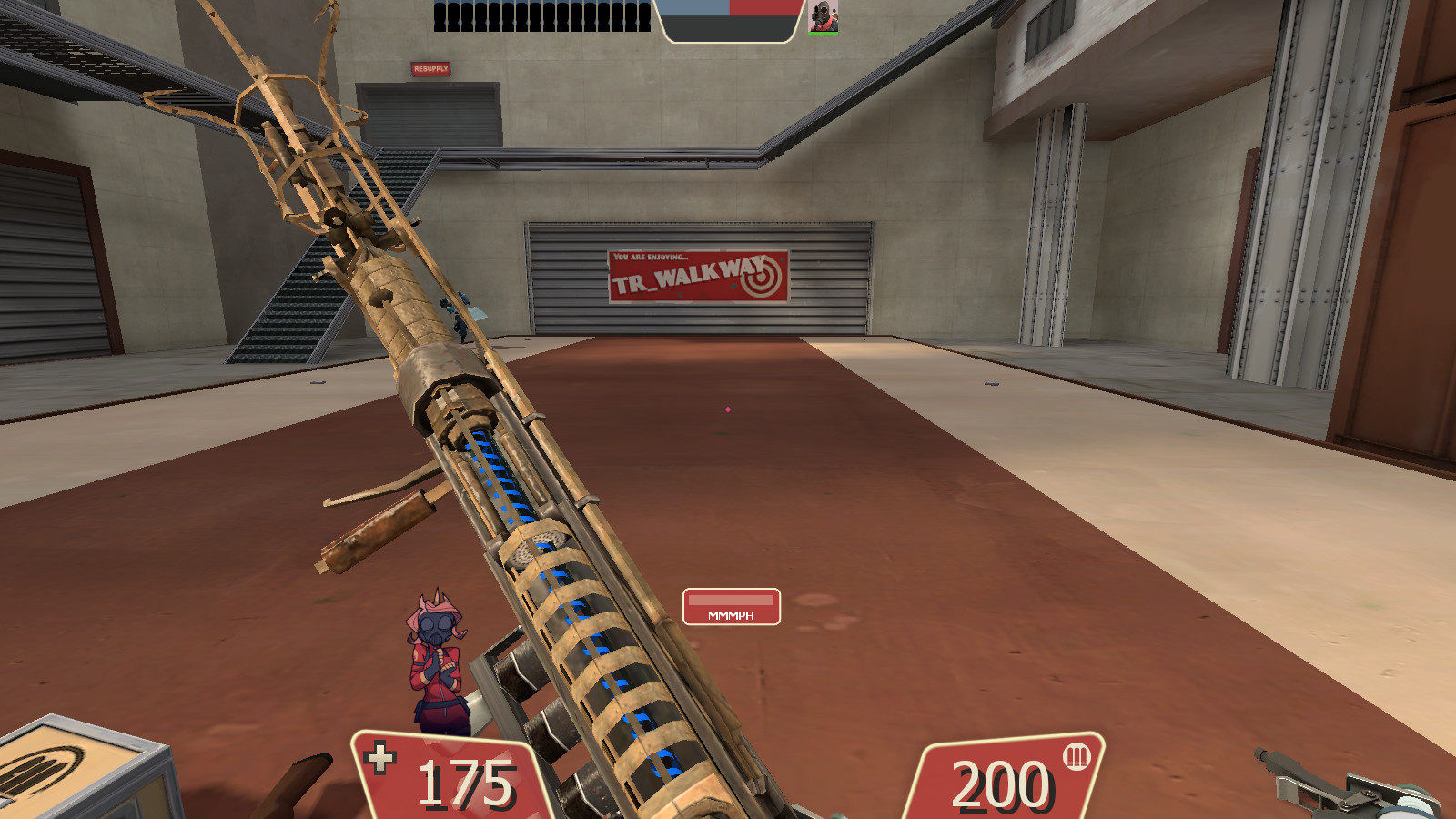Screen dimensions: 1456x819
Task: Click the pink crosshair dot at screen center
Action: tap(727, 409)
